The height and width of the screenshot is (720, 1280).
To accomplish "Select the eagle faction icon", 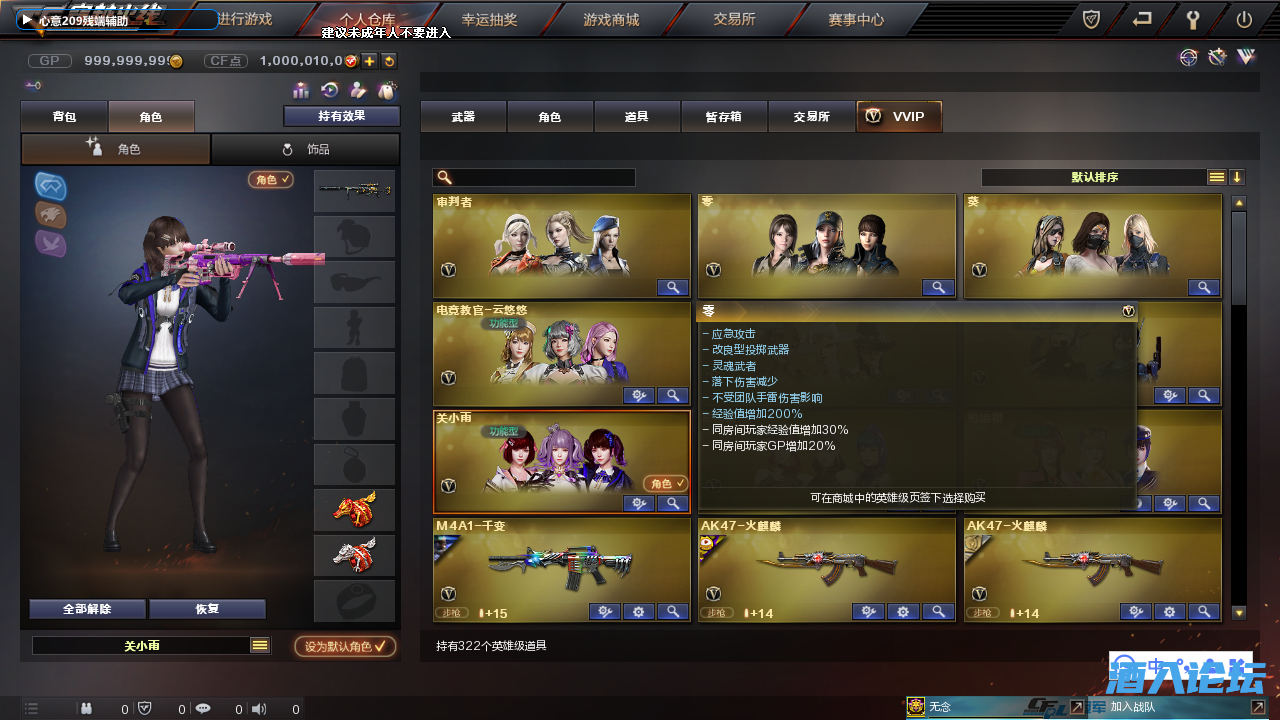I will pos(50,214).
